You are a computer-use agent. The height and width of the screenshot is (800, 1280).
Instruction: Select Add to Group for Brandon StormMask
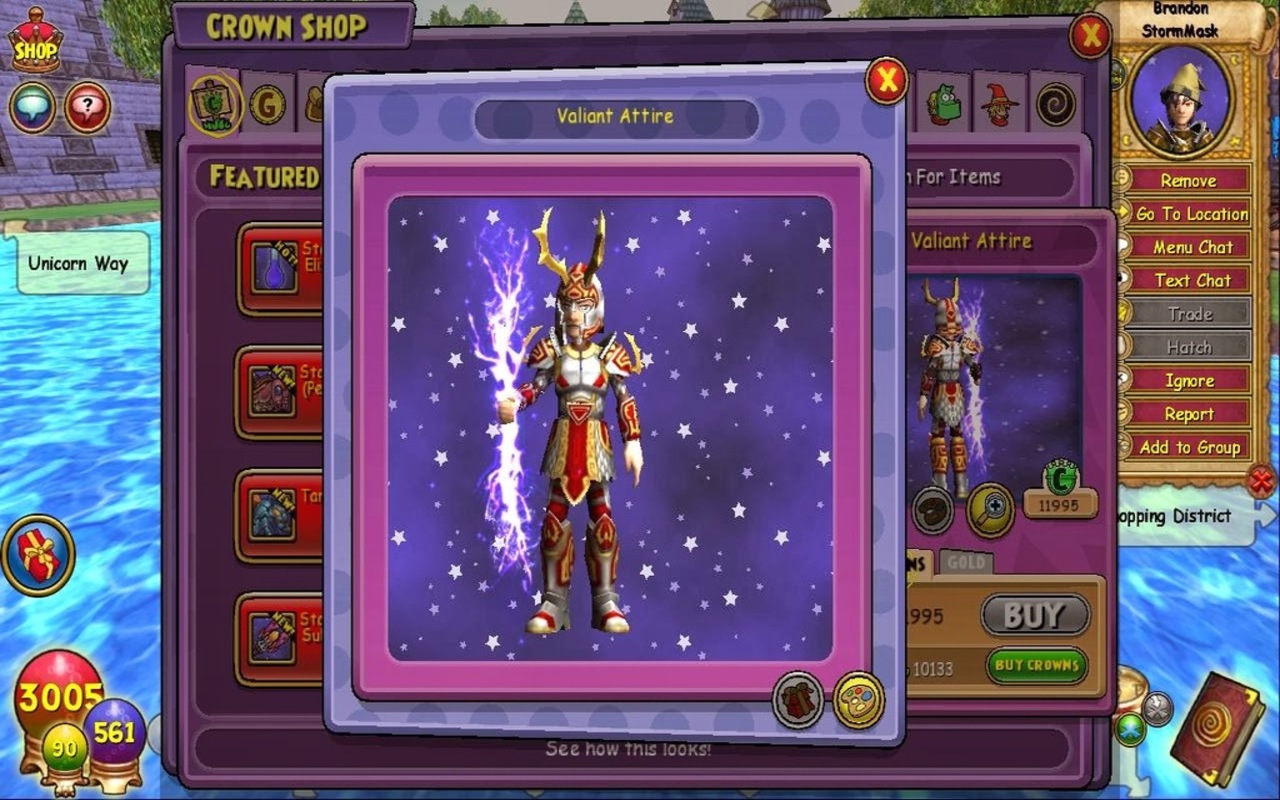pyautogui.click(x=1191, y=448)
